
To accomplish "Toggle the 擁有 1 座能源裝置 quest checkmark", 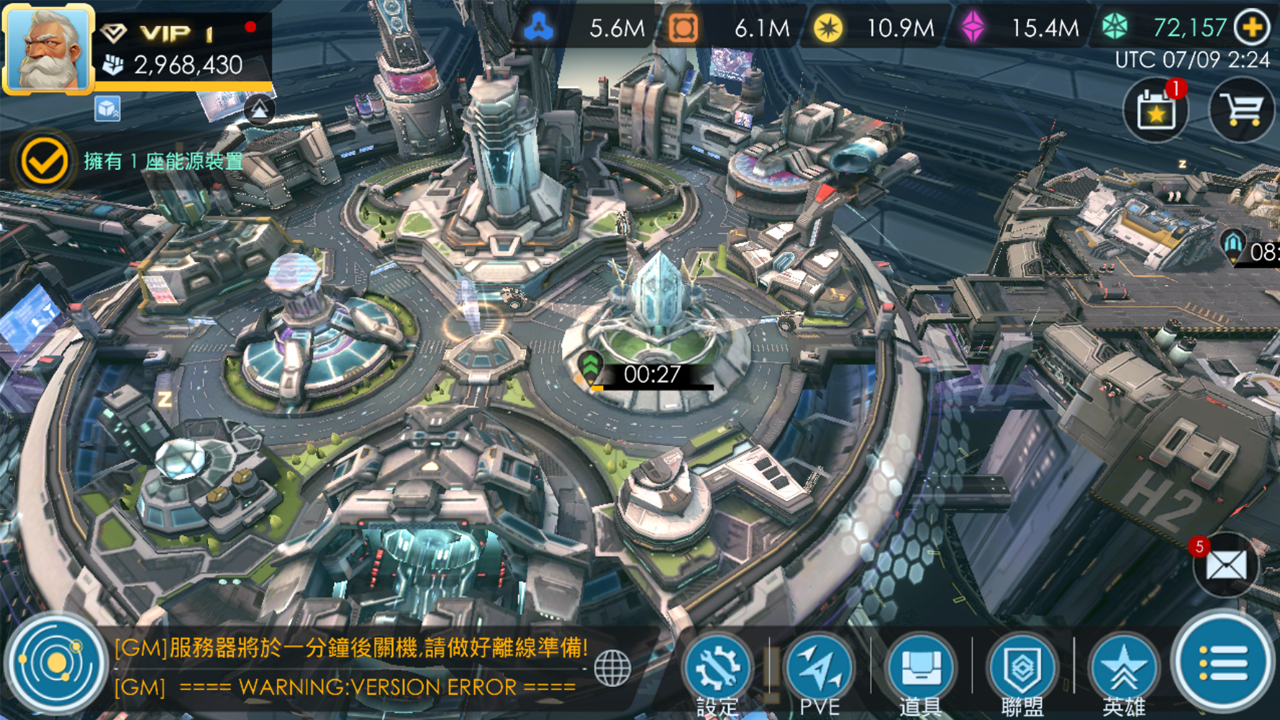I will 42,158.
